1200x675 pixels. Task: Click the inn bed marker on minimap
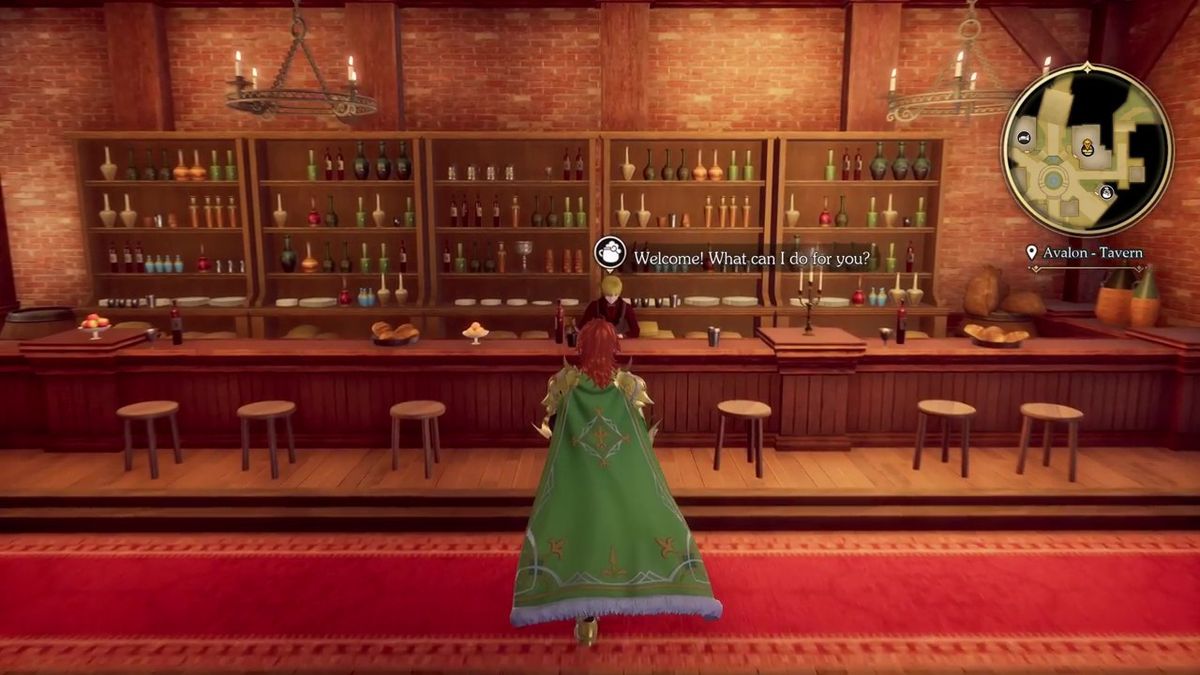[x=1025, y=137]
